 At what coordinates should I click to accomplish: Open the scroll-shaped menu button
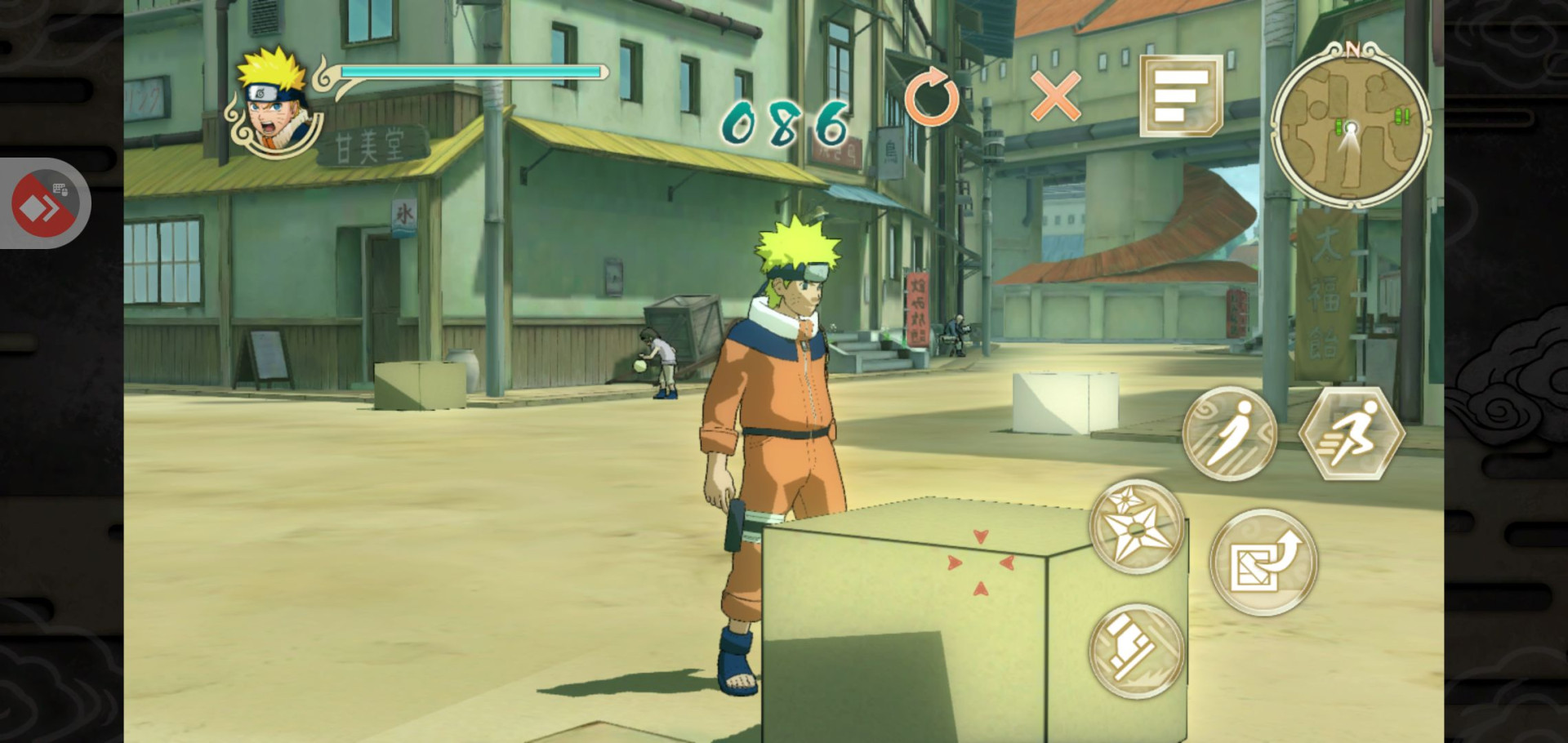(1180, 96)
